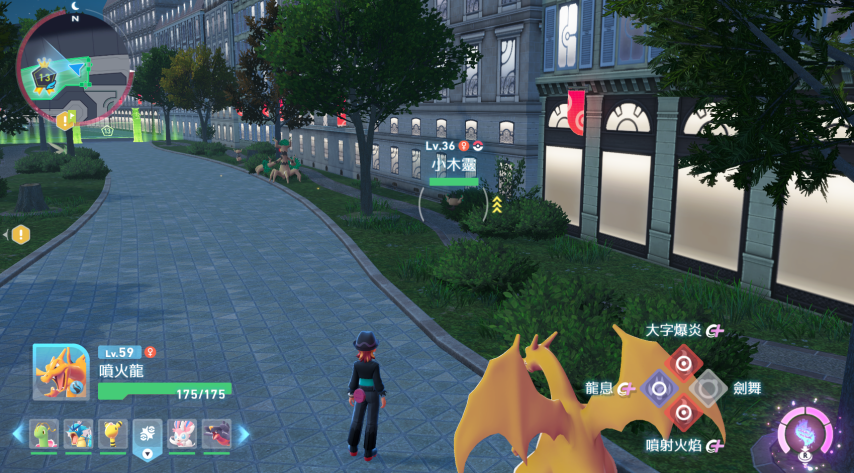Select the orange quest marker under the minimap

66,120
